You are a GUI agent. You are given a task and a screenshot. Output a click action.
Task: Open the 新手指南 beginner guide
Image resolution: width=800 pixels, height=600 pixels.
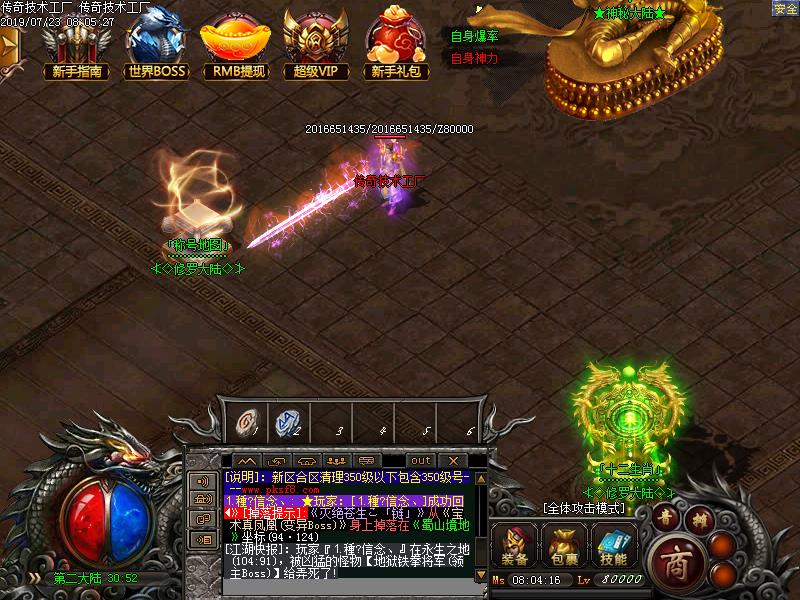[x=76, y=45]
